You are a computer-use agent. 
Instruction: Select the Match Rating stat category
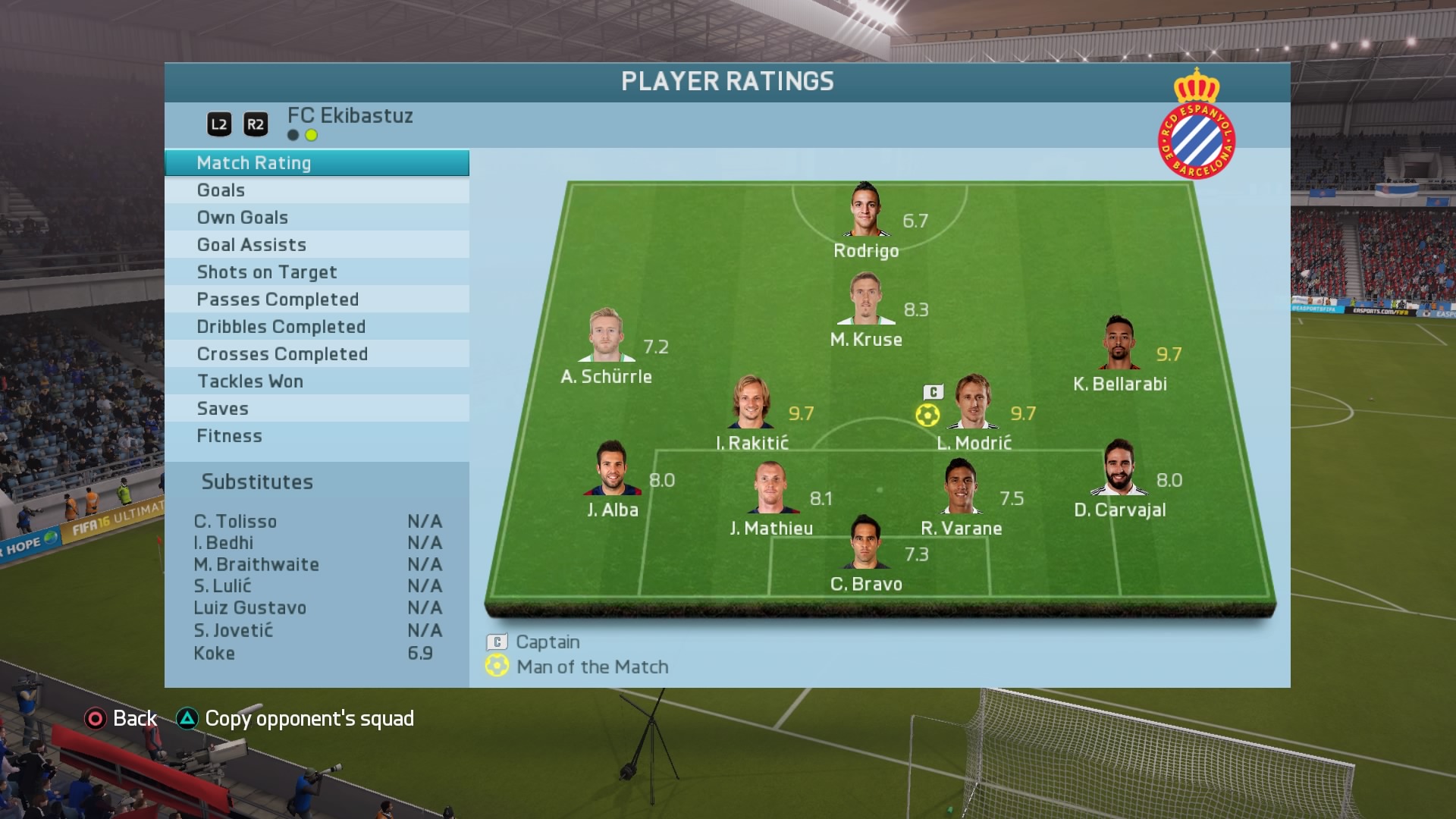point(316,163)
